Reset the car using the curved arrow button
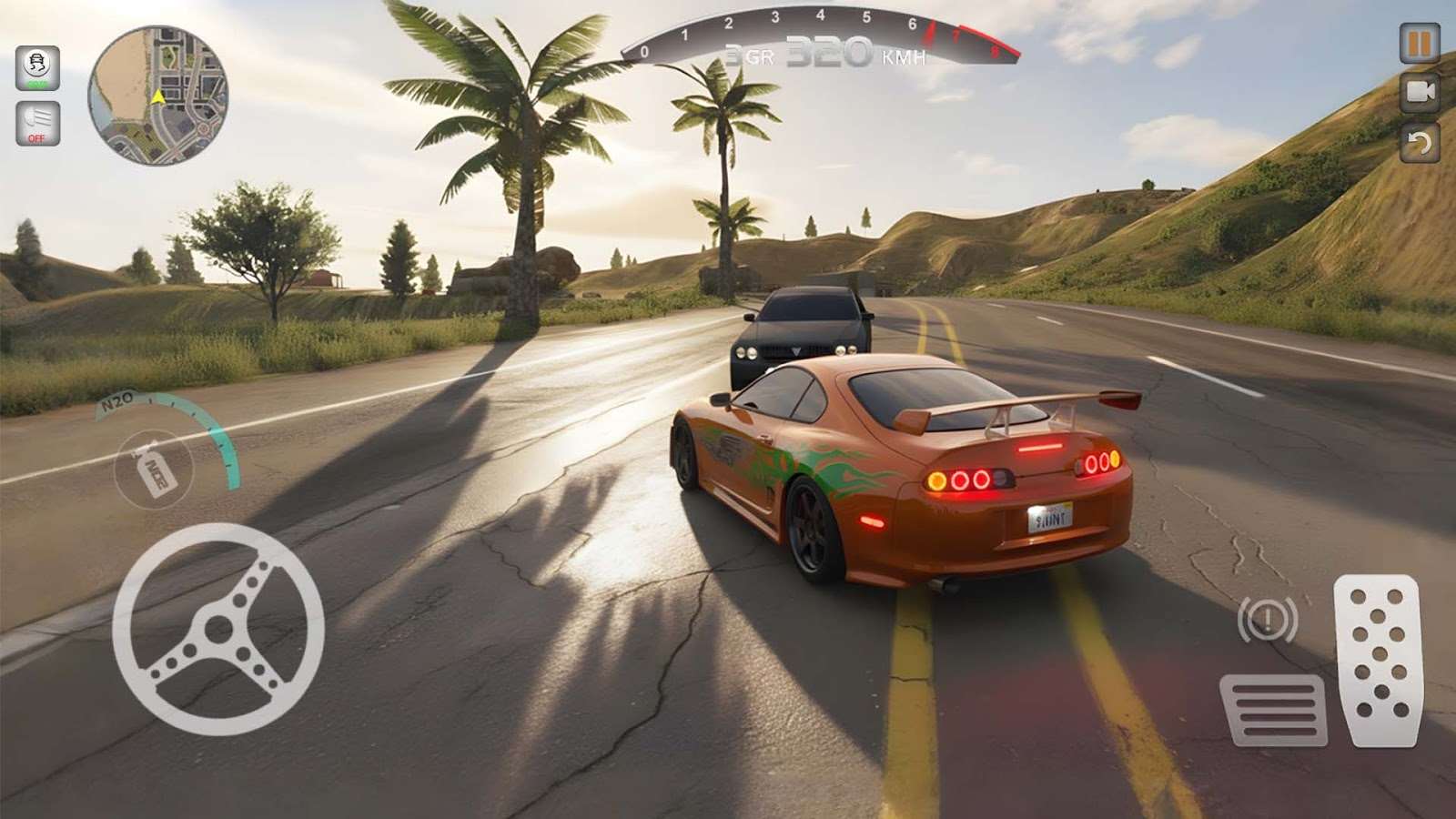The image size is (1456, 819). tap(1419, 142)
